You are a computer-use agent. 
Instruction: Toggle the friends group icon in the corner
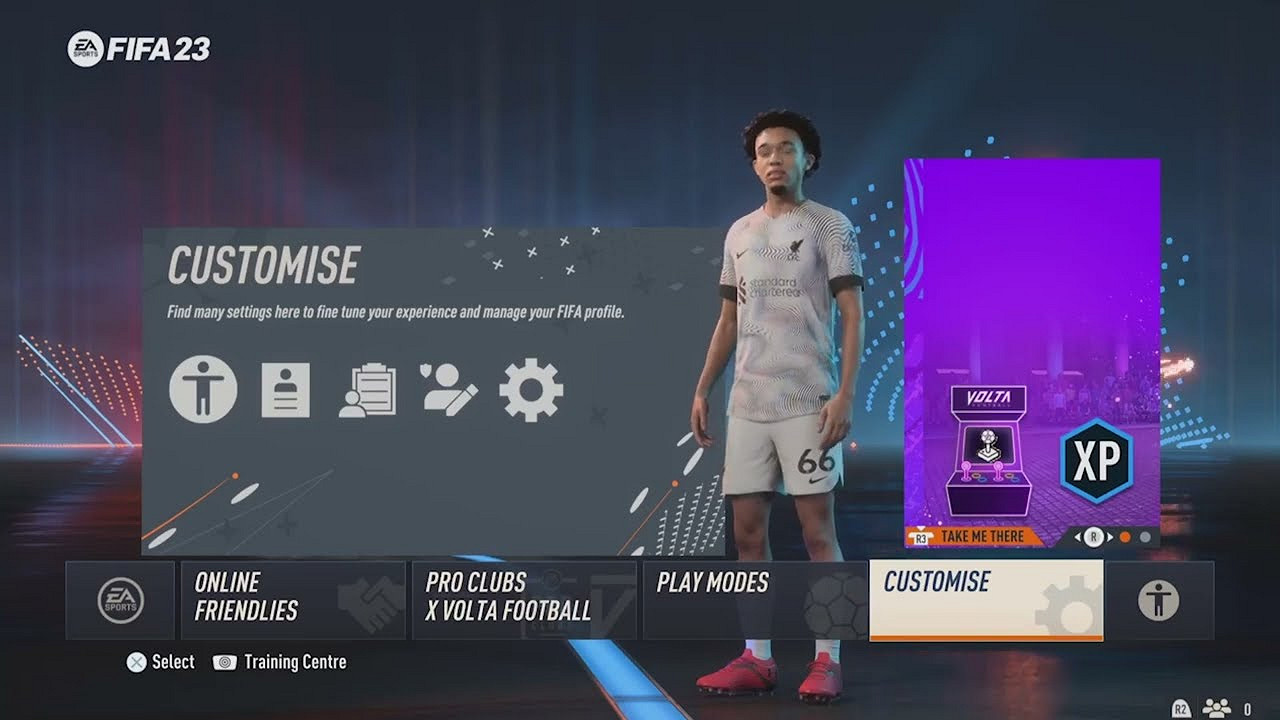pyautogui.click(x=1217, y=707)
